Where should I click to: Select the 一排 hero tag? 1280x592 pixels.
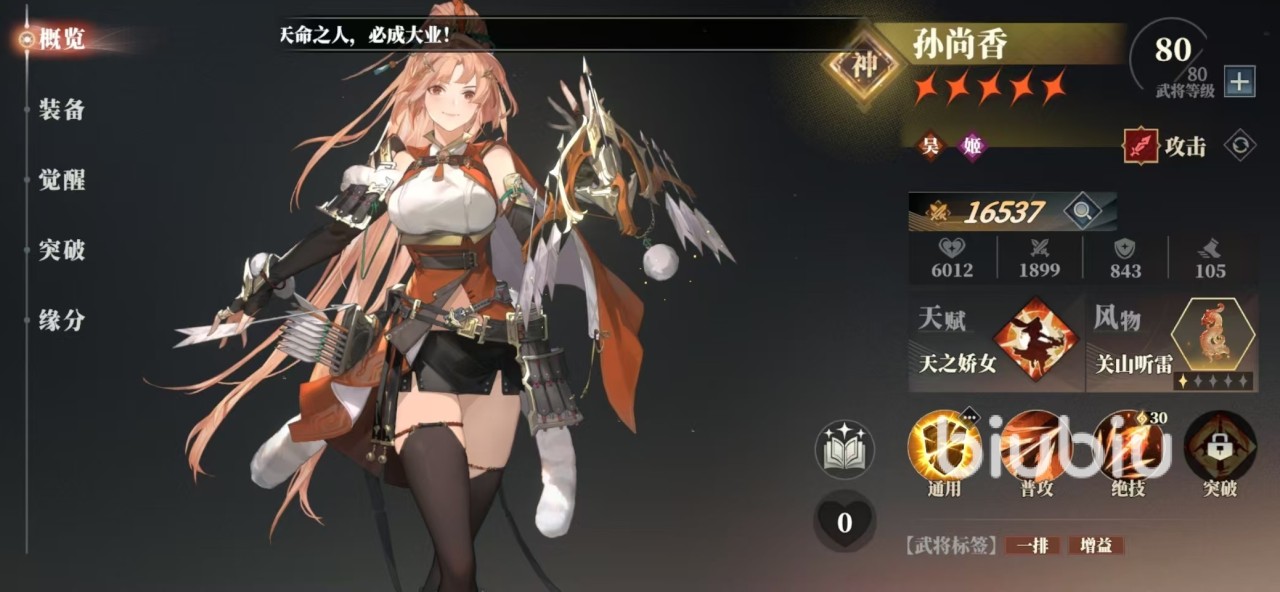[x=1033, y=546]
